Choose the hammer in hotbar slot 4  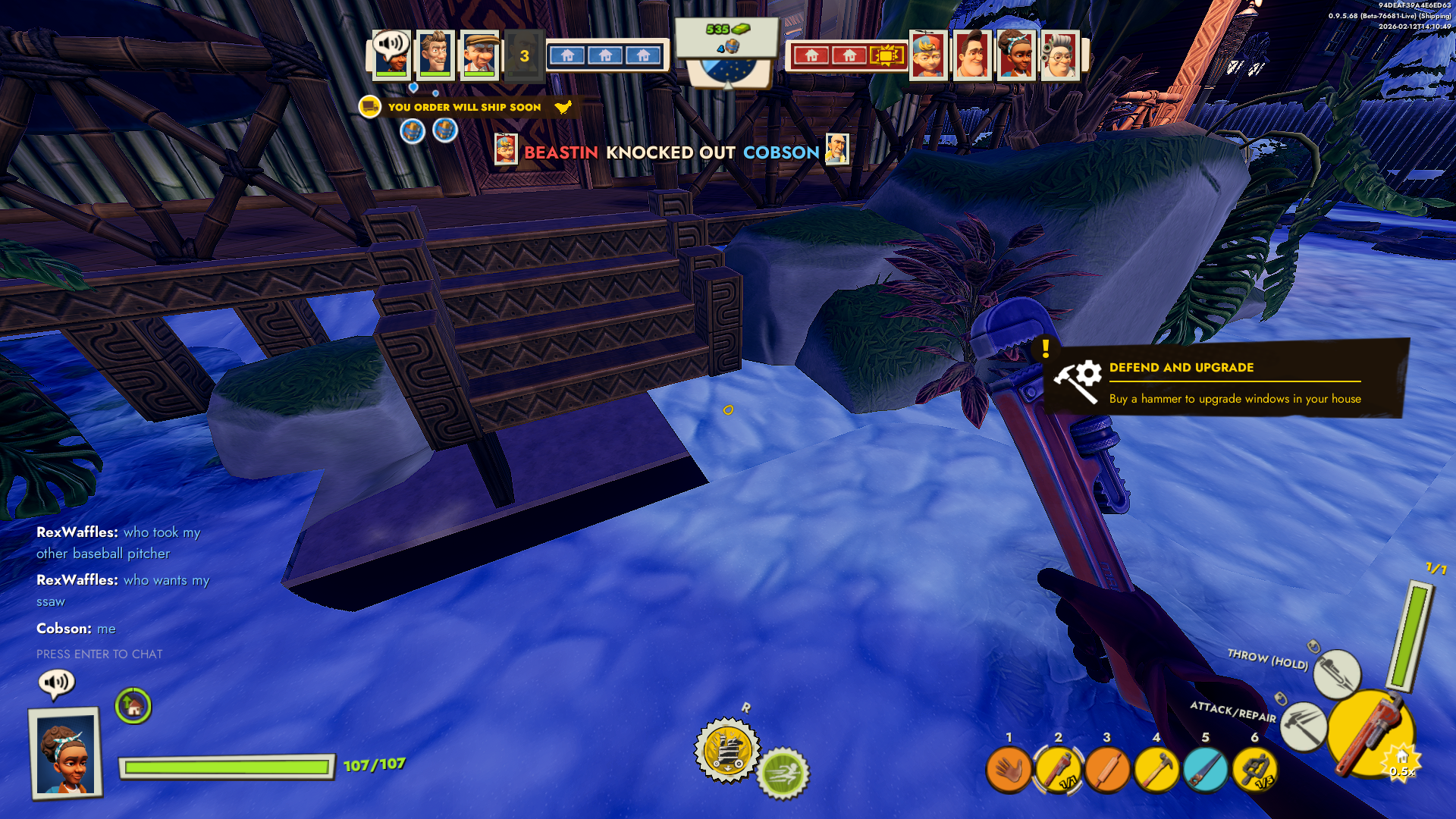1156,770
